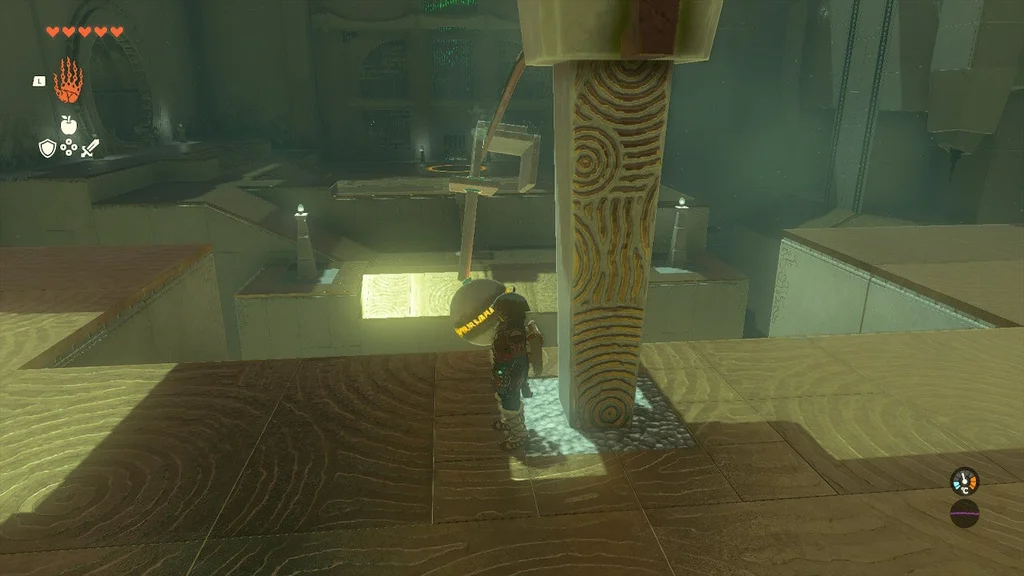Choose the sword weapon icon
Viewport: 1024px width, 576px height.
point(91,148)
